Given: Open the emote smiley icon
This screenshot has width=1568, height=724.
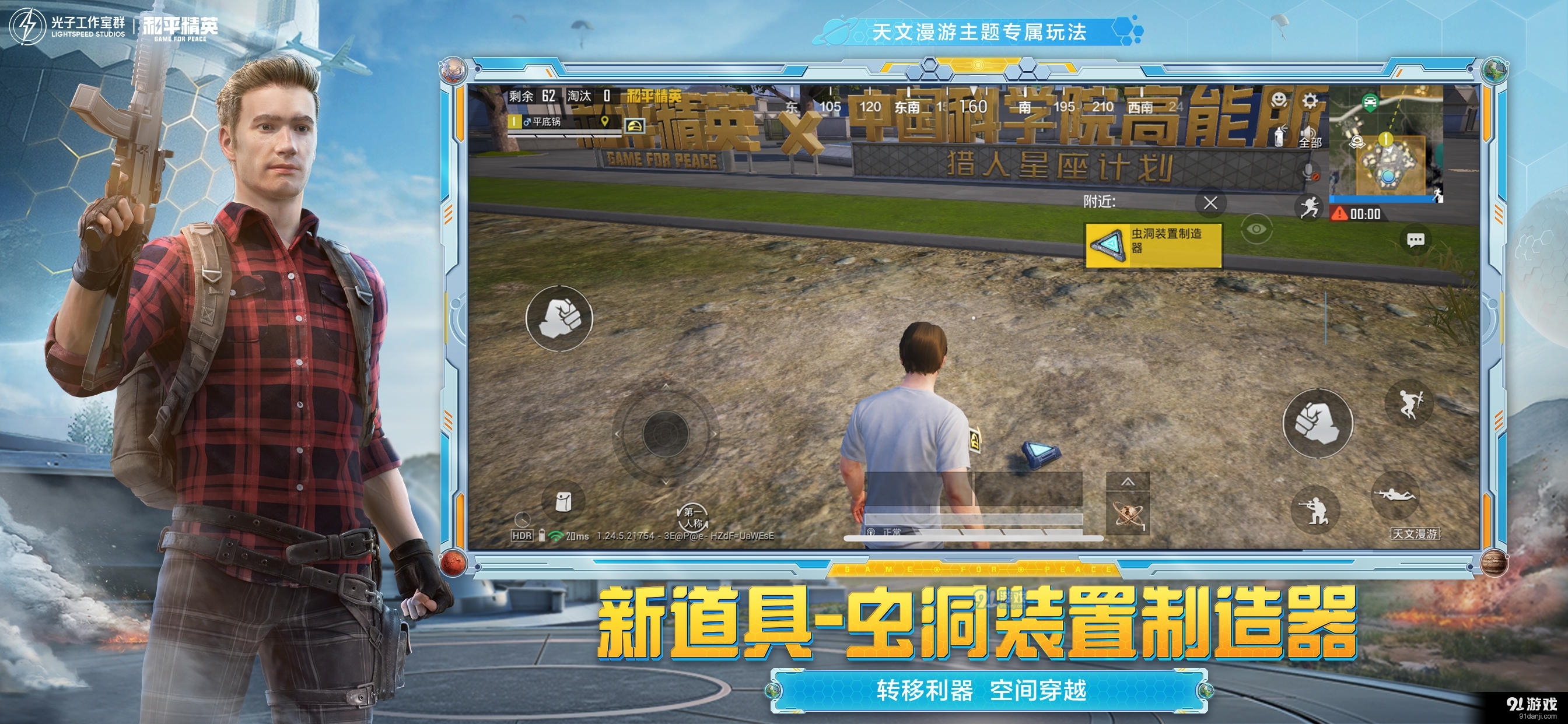Looking at the screenshot, I should coord(1279,101).
